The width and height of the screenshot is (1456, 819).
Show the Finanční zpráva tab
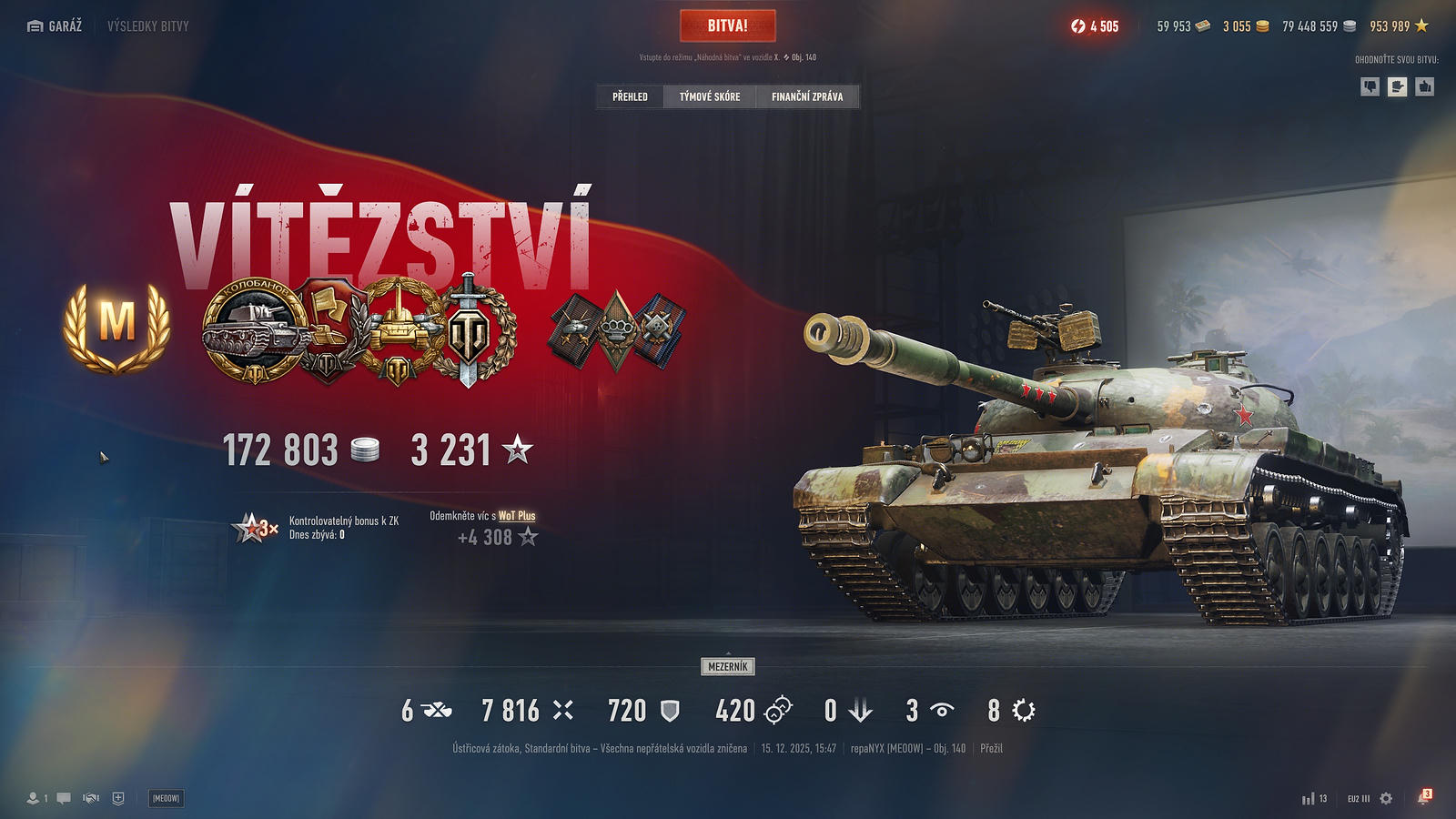pyautogui.click(x=807, y=96)
